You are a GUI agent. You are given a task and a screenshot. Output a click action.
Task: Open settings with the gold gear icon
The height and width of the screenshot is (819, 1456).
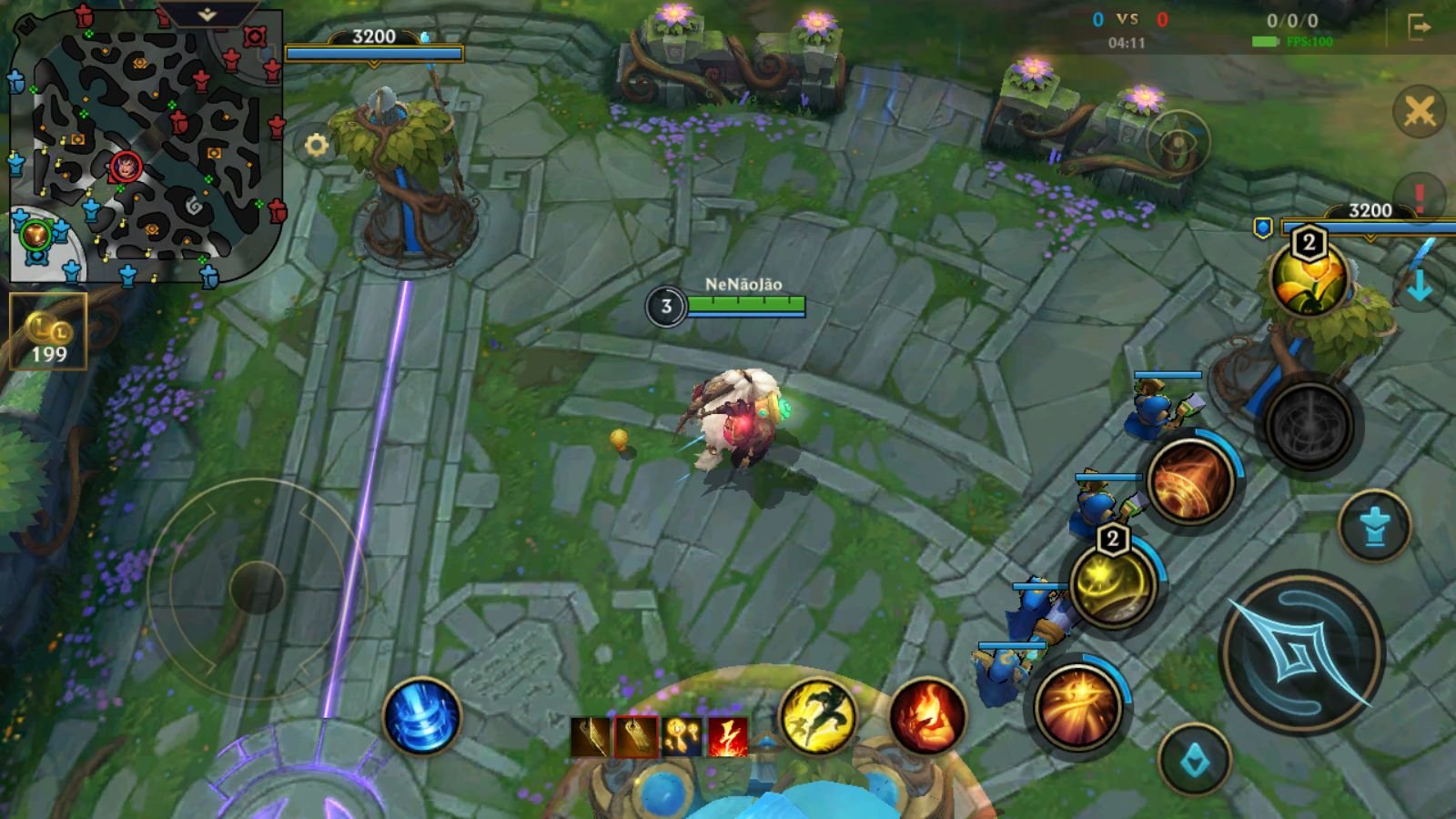click(316, 146)
